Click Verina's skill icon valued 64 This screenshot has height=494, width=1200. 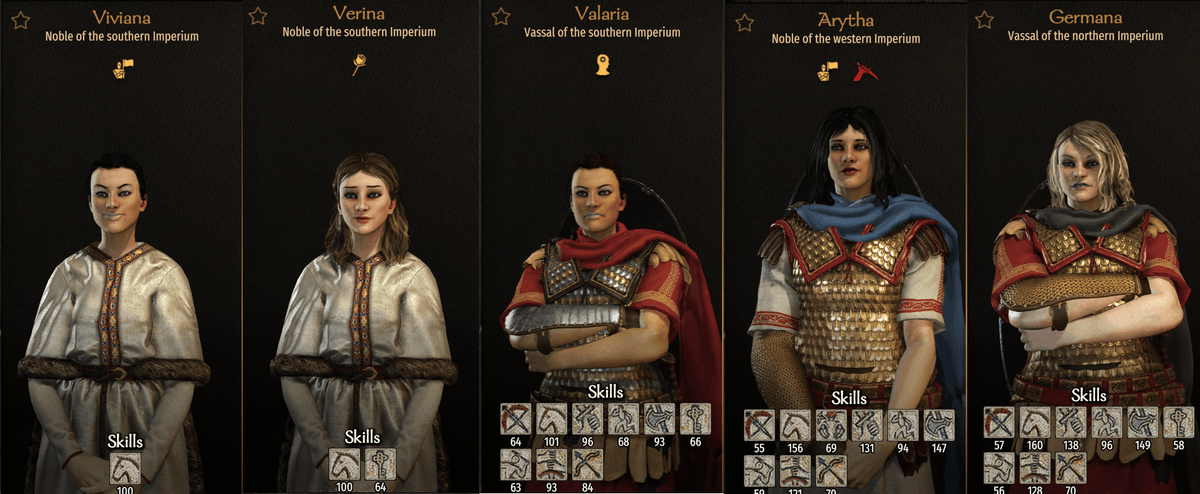tap(379, 465)
